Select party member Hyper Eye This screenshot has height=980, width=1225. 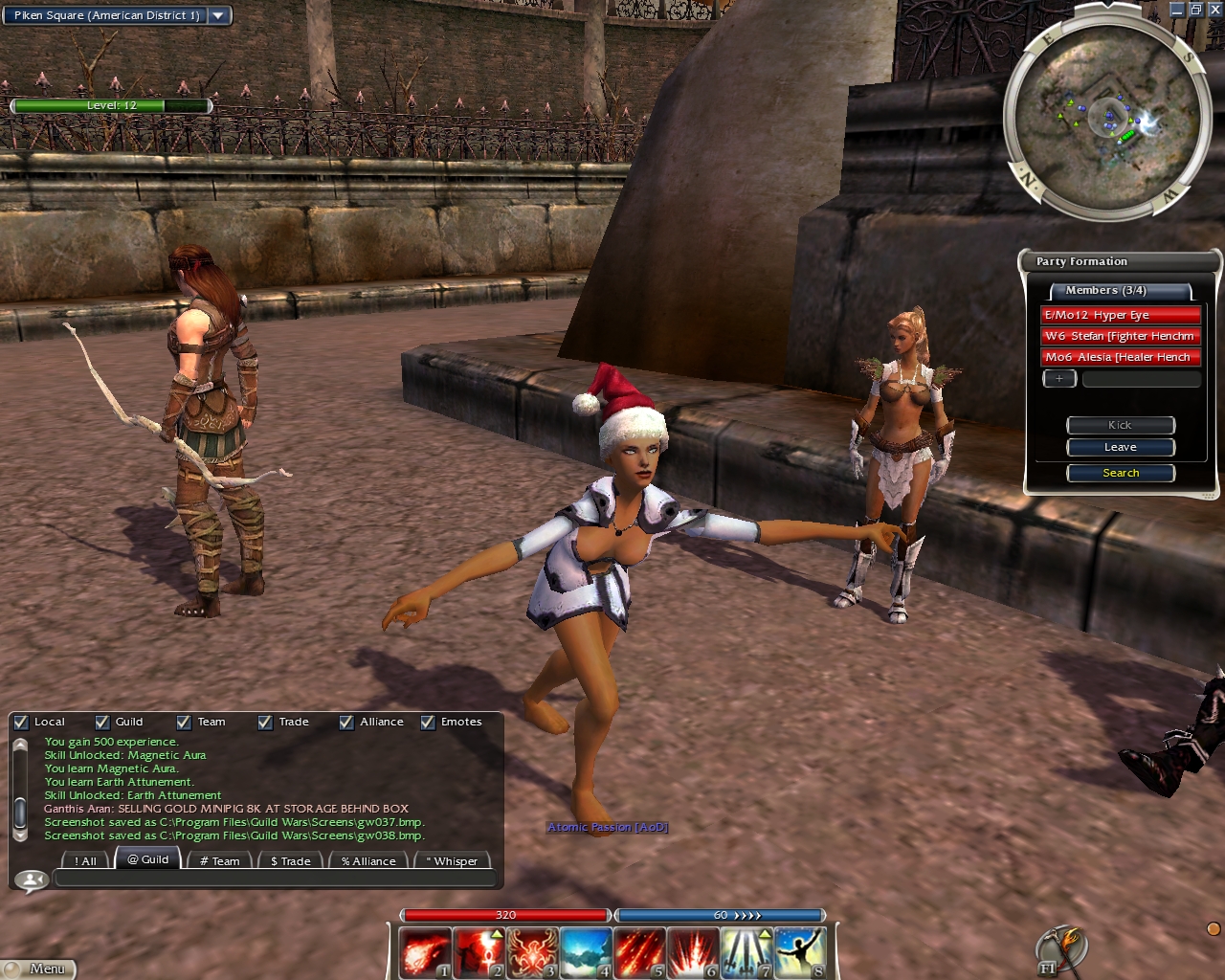(x=1120, y=315)
